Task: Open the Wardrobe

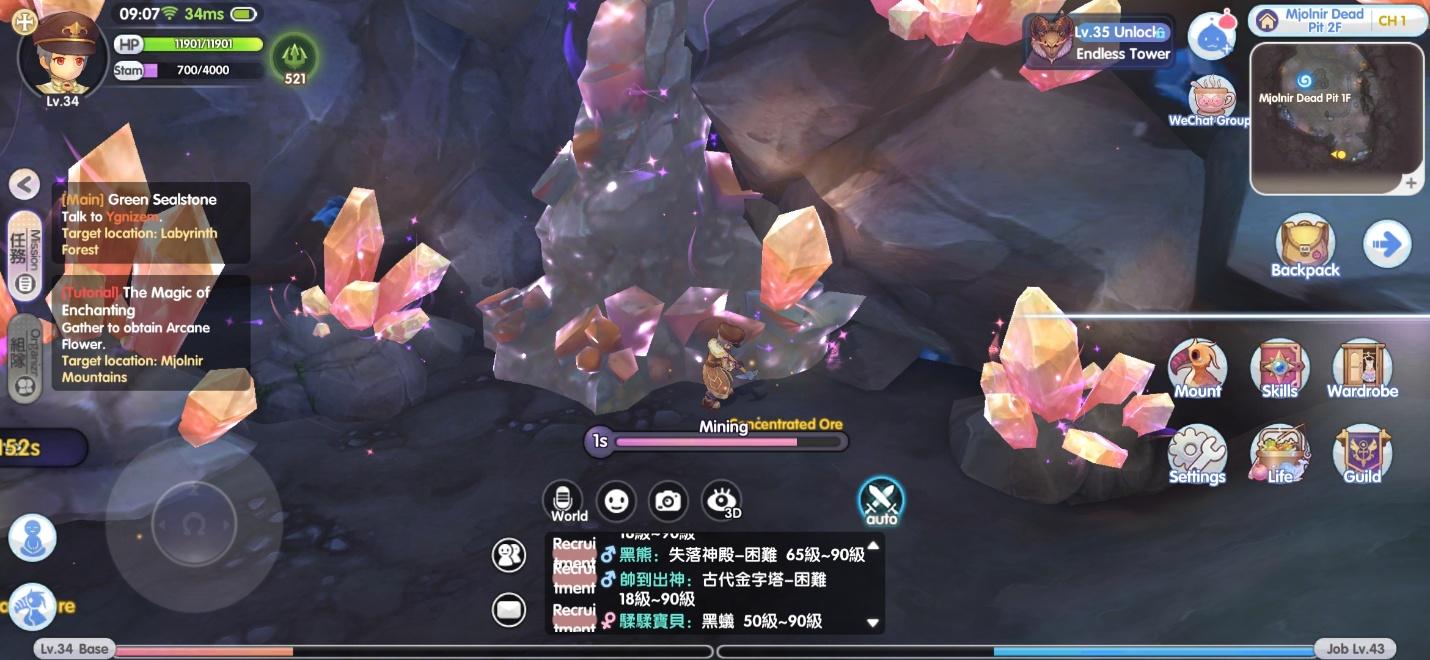Action: (1362, 368)
